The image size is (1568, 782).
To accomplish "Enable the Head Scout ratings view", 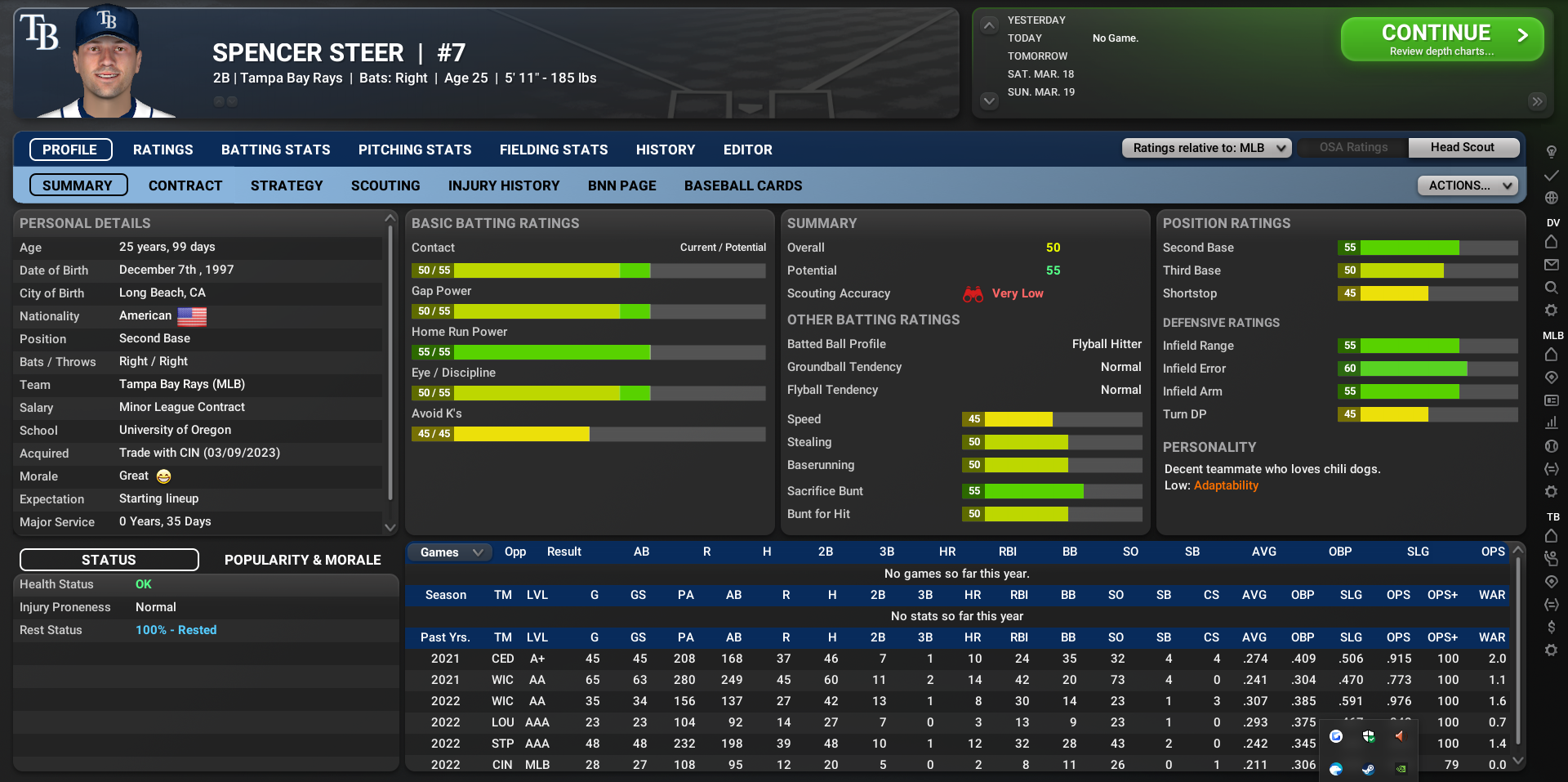I will point(1463,148).
